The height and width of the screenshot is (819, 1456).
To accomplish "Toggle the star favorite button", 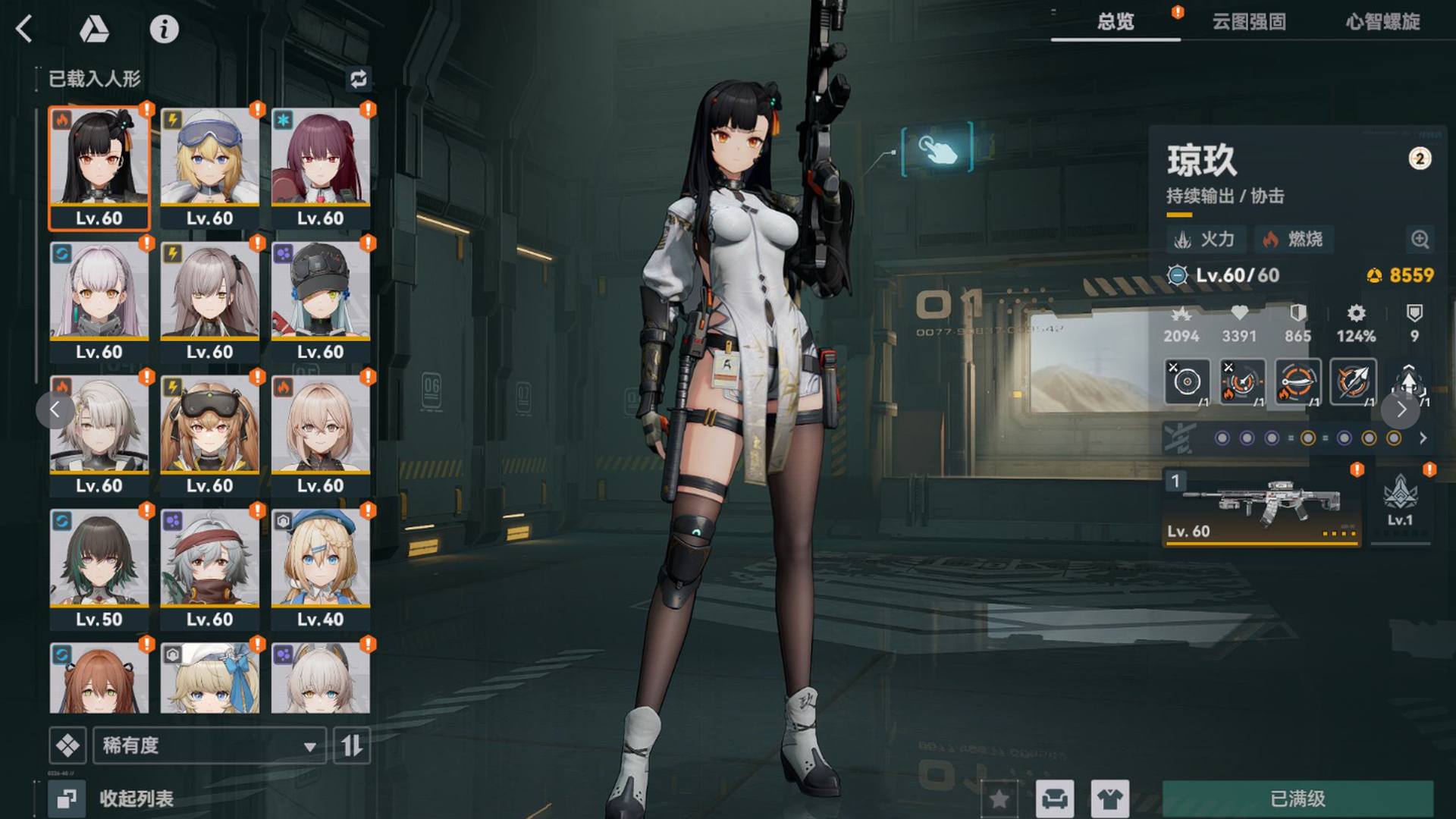I will tap(999, 798).
